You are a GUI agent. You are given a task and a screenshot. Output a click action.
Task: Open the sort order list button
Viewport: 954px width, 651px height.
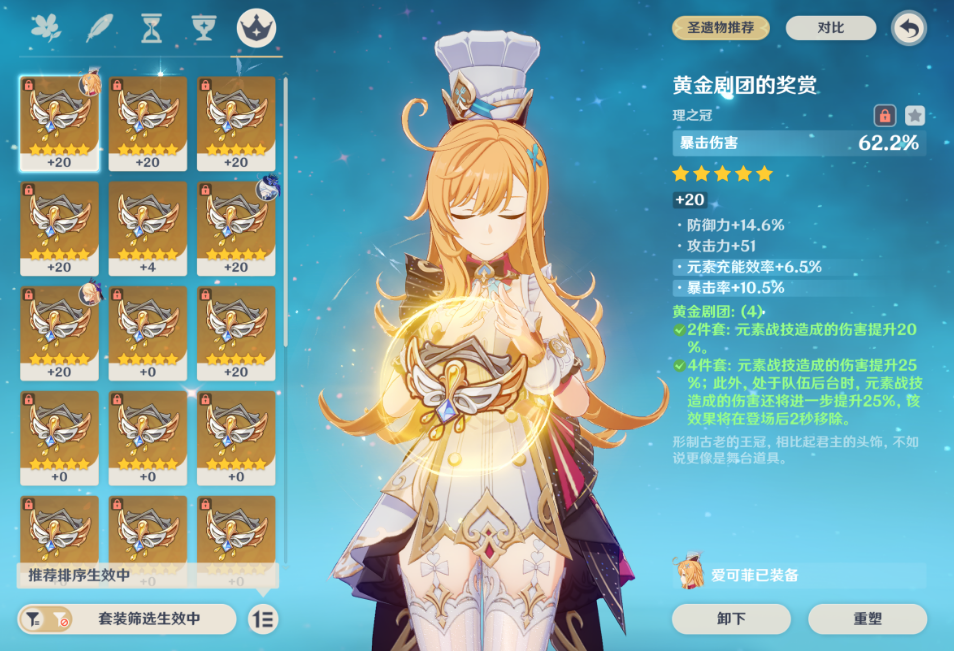[263, 619]
